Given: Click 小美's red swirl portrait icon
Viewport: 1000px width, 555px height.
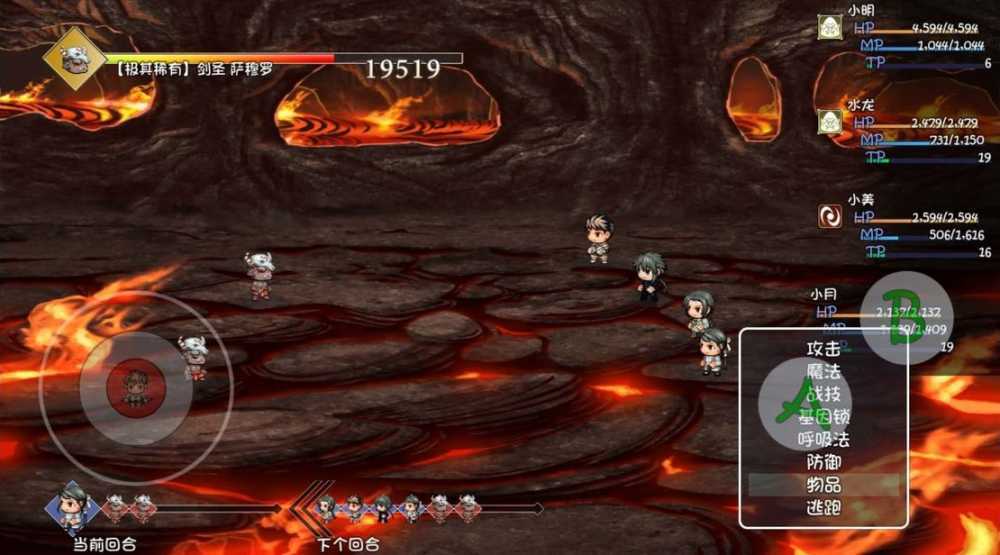Looking at the screenshot, I should point(829,216).
